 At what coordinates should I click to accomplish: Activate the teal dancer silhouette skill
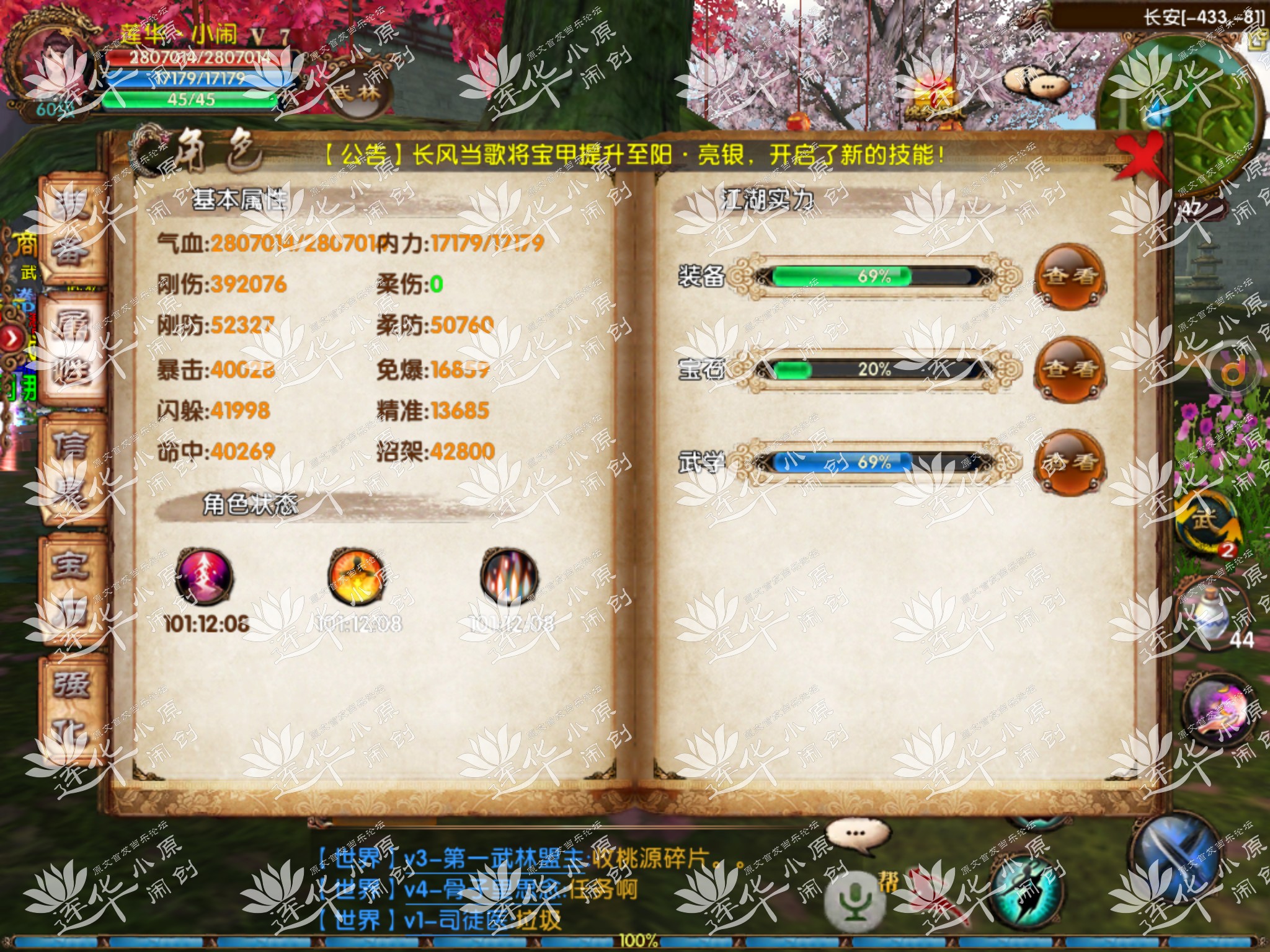tap(1023, 892)
